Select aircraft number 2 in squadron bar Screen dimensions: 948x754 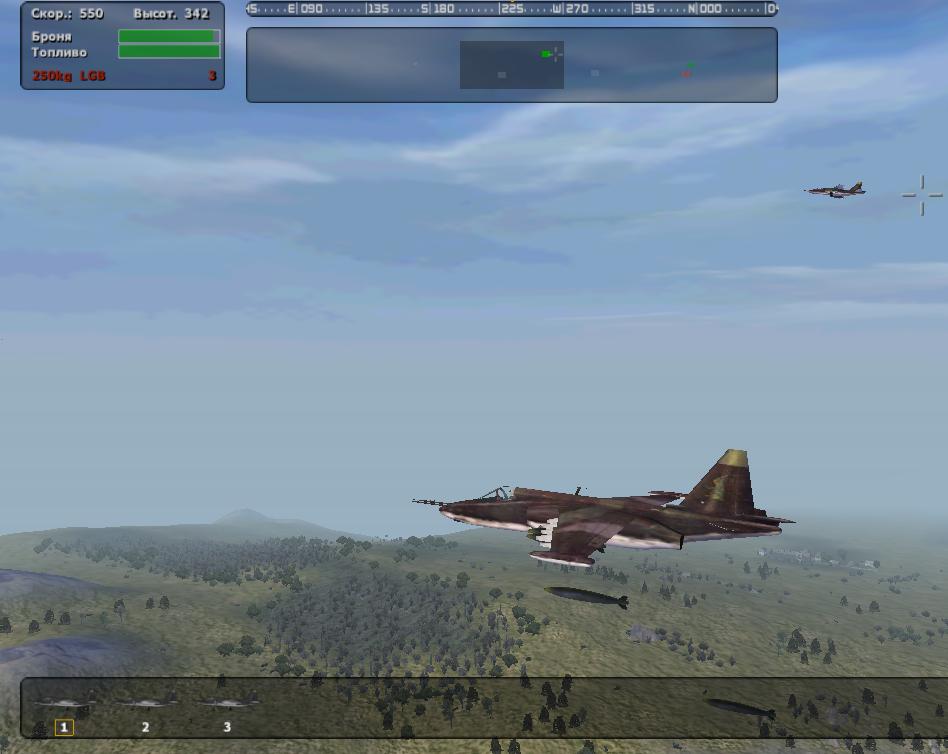click(x=146, y=712)
